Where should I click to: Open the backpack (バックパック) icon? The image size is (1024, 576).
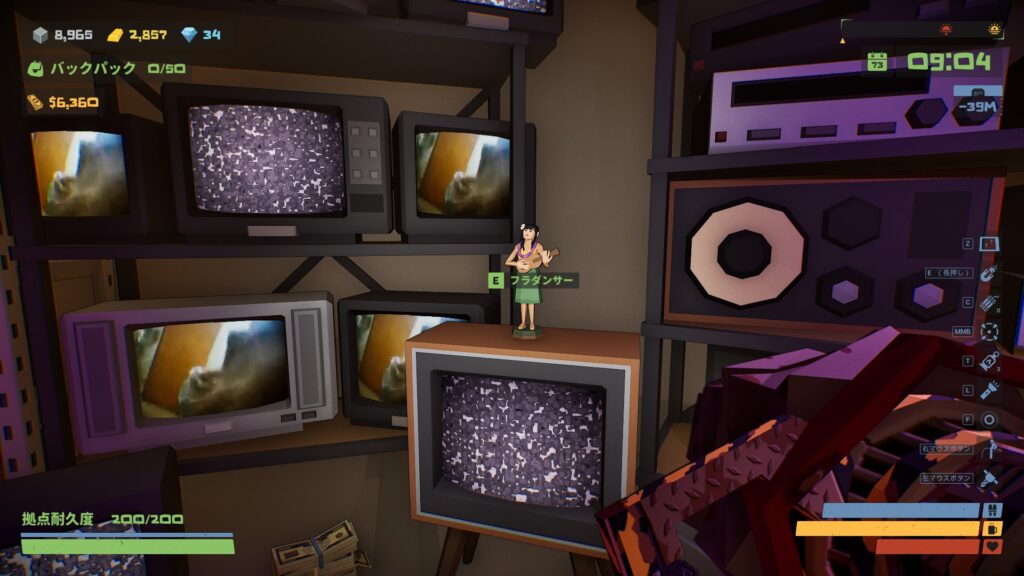[x=36, y=69]
